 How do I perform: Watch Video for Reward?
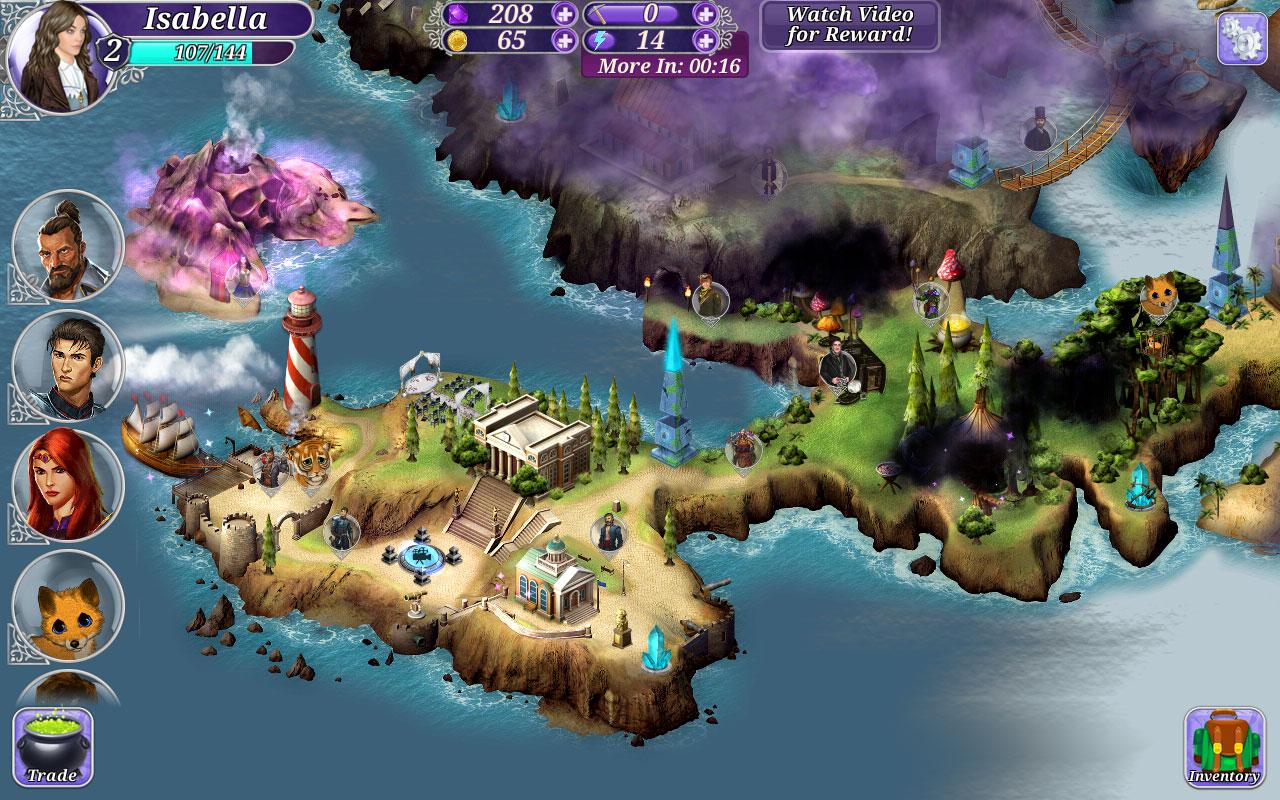tap(849, 26)
